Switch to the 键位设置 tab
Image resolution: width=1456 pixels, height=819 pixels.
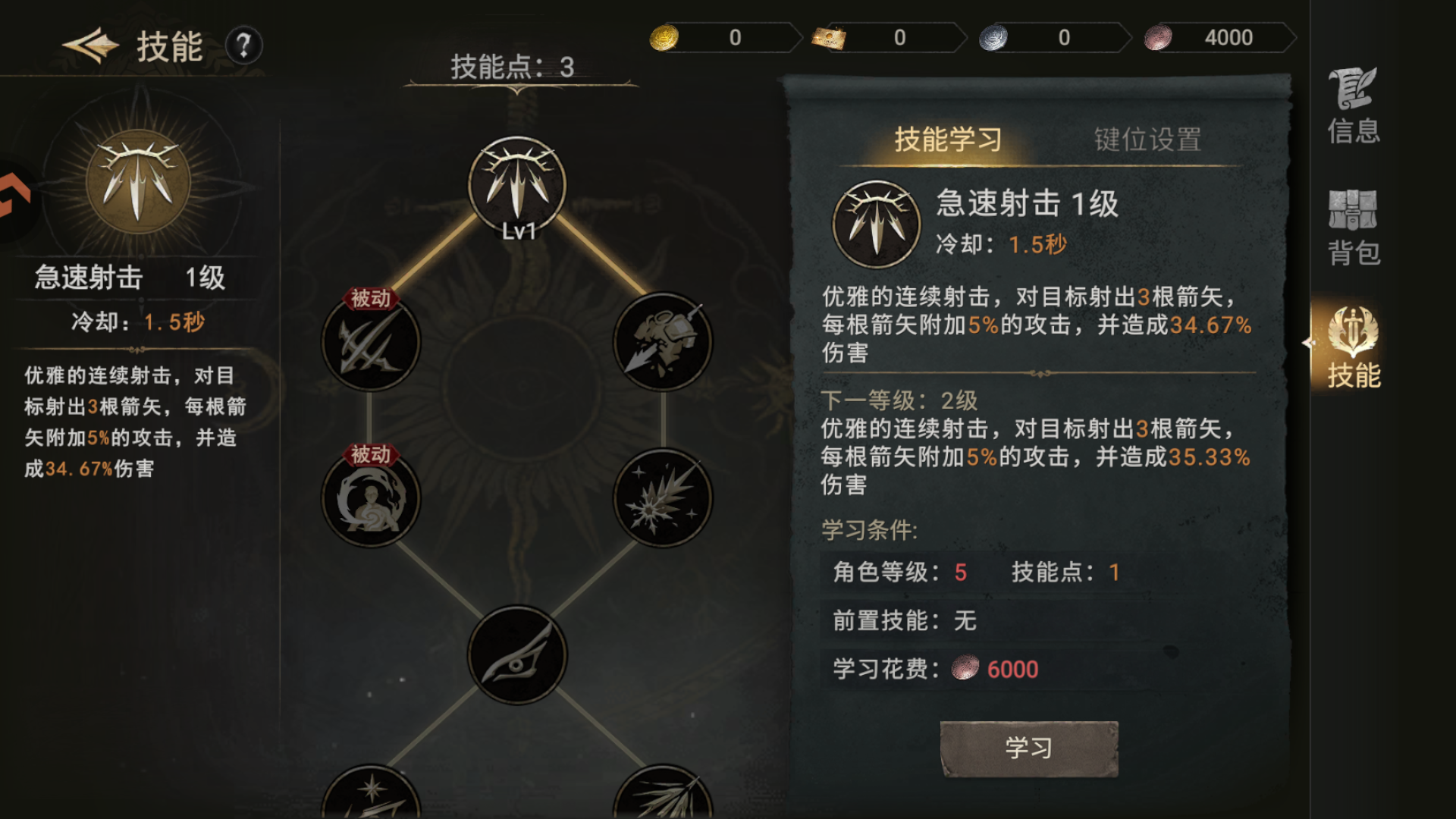(x=1150, y=140)
